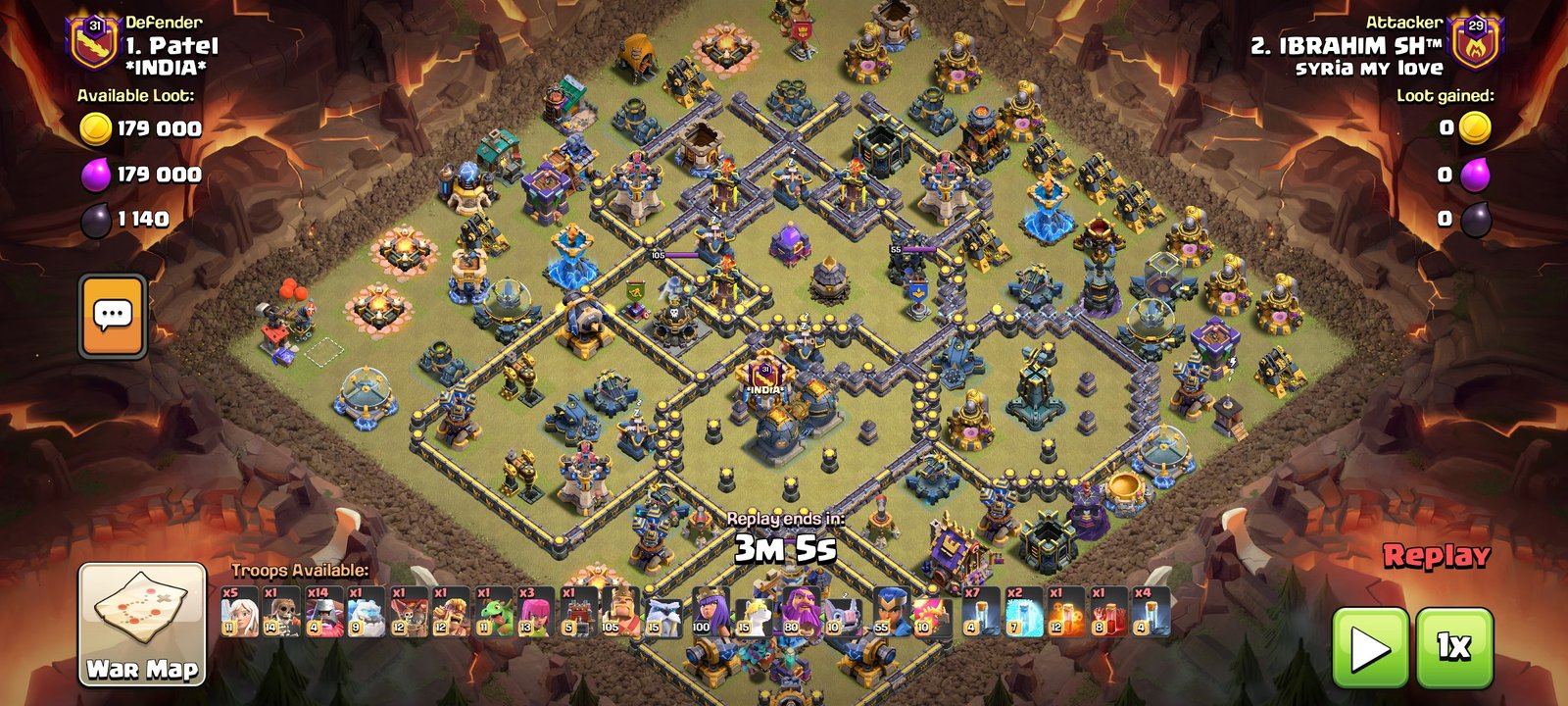Select the Baby Dragon troop slot

pyautogui.click(x=494, y=612)
